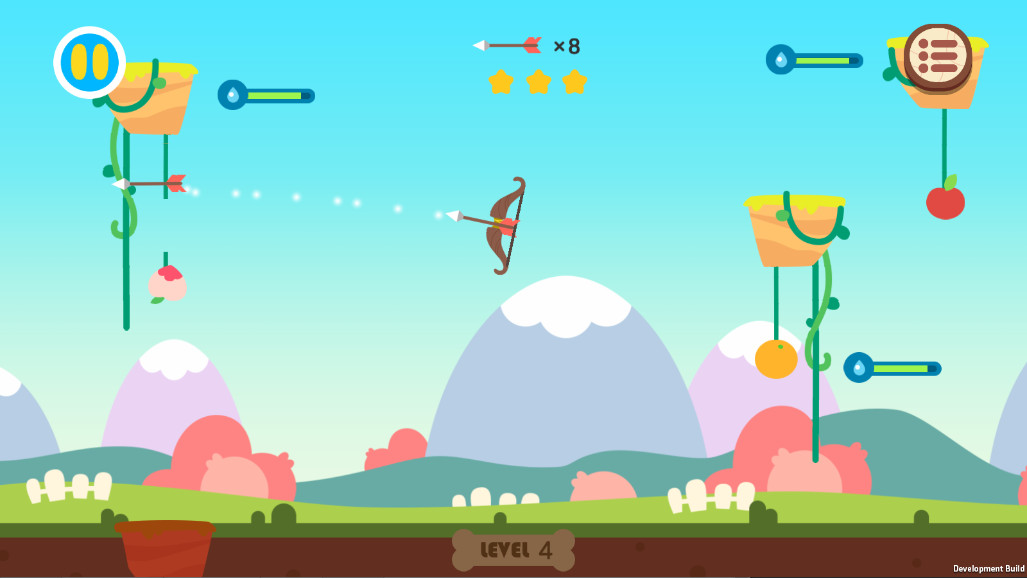Open the wooden list menu button

937,57
